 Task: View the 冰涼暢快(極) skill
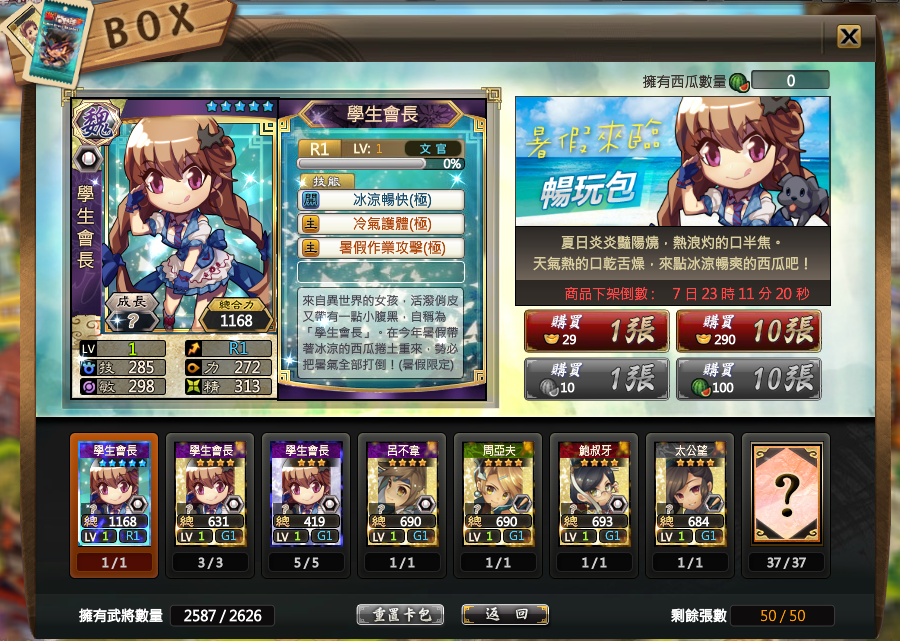click(381, 199)
